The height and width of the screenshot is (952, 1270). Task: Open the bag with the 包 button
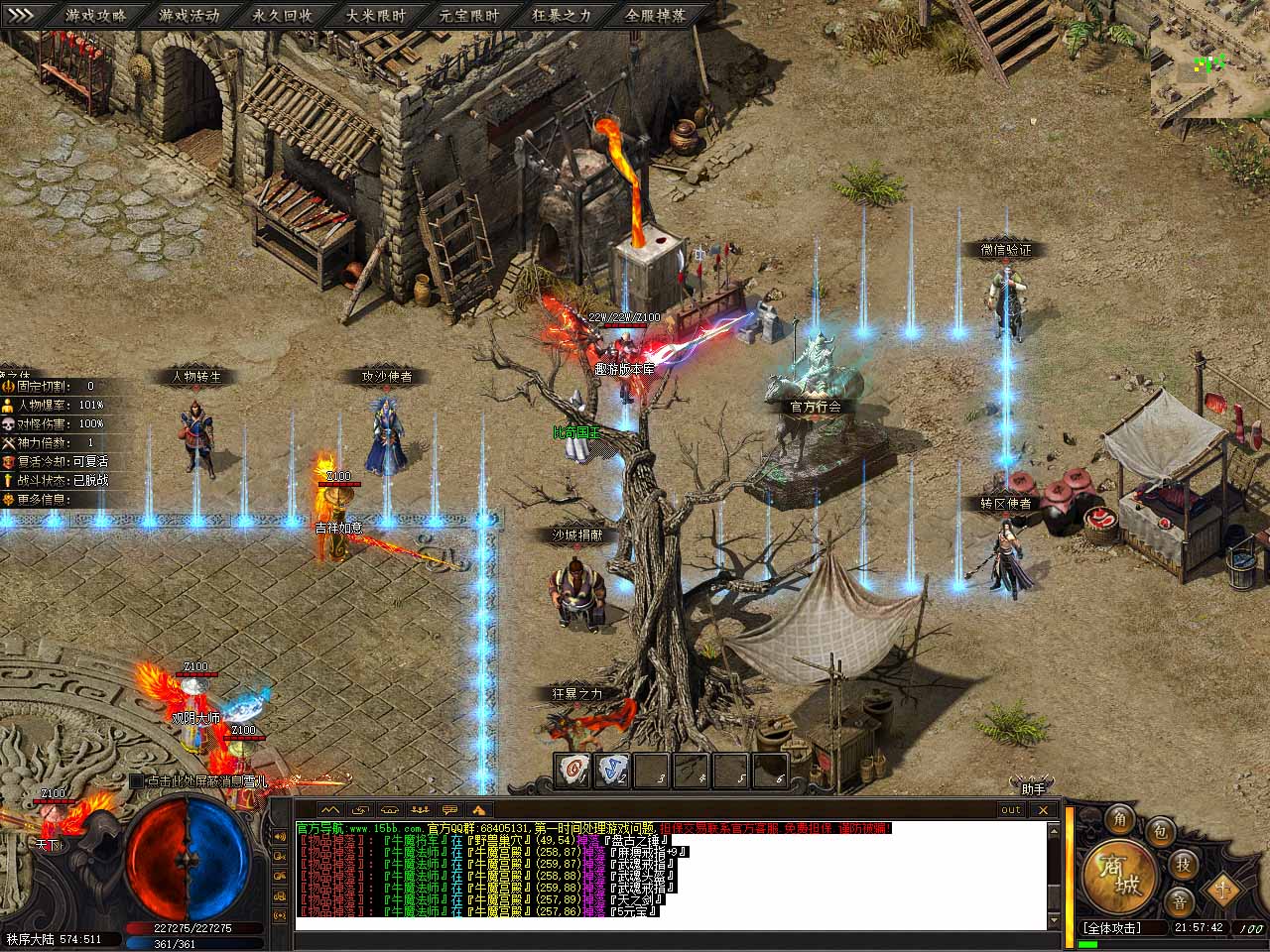coord(1159,831)
